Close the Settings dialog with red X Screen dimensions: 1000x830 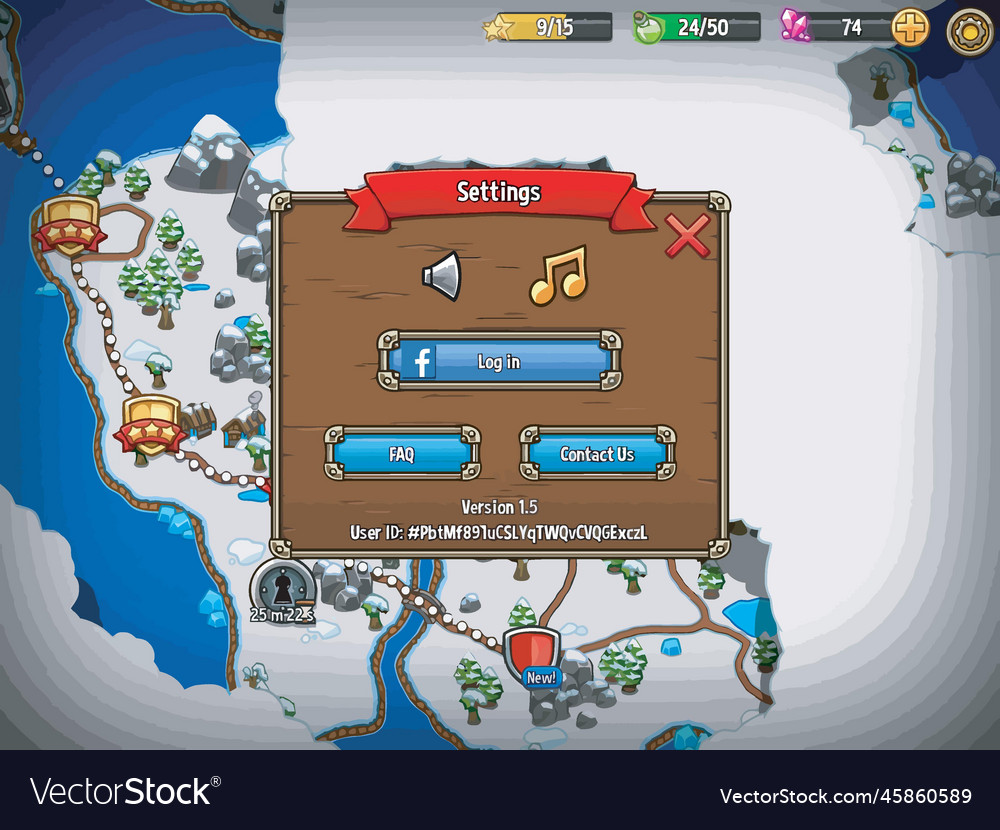(687, 235)
